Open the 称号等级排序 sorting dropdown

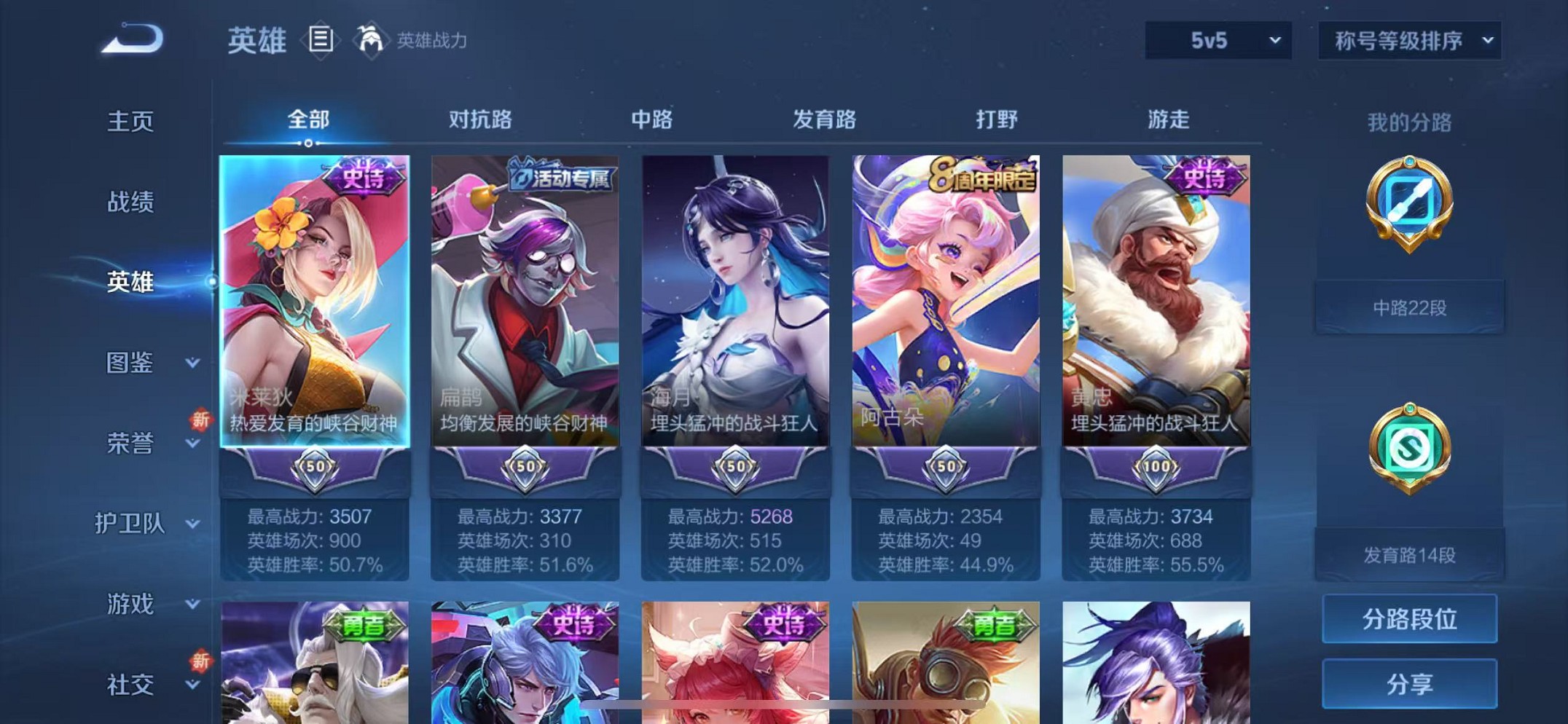pos(1408,40)
